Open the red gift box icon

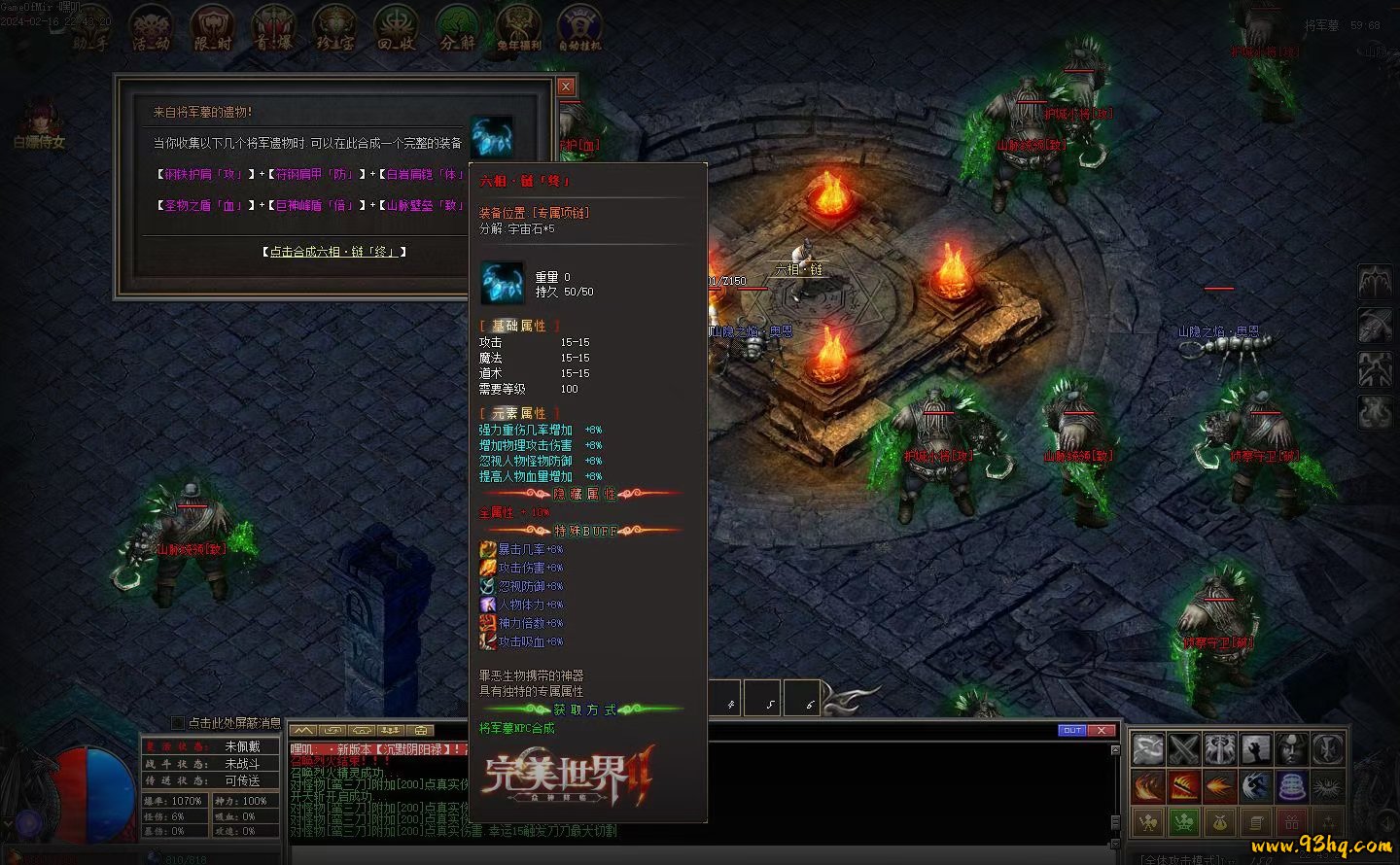tap(1292, 822)
